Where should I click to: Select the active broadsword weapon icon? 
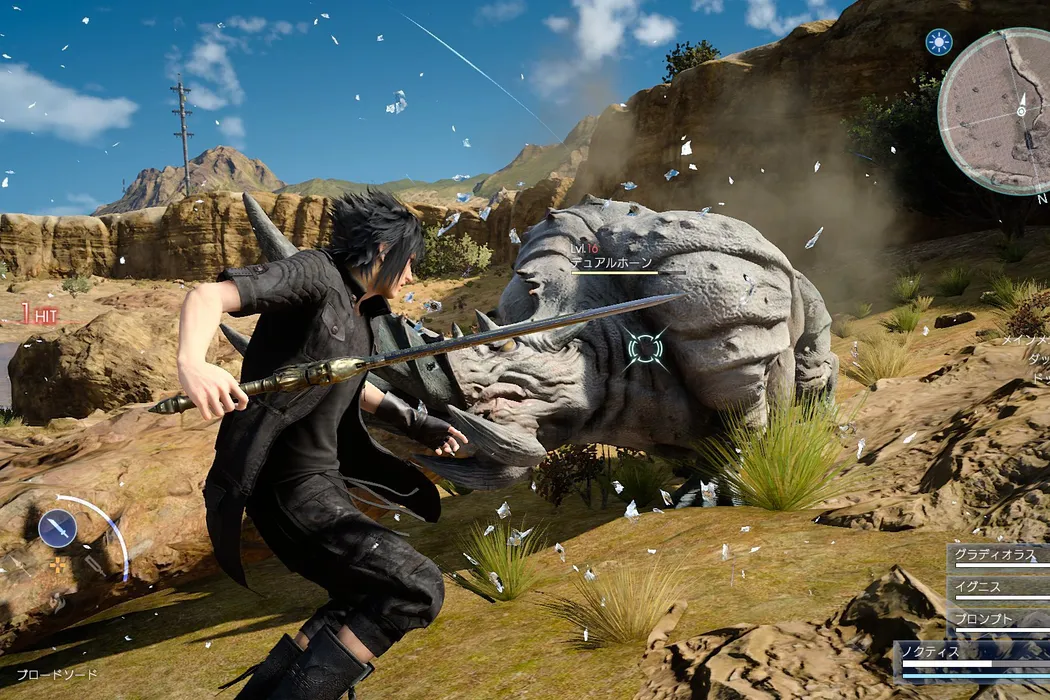(x=57, y=527)
